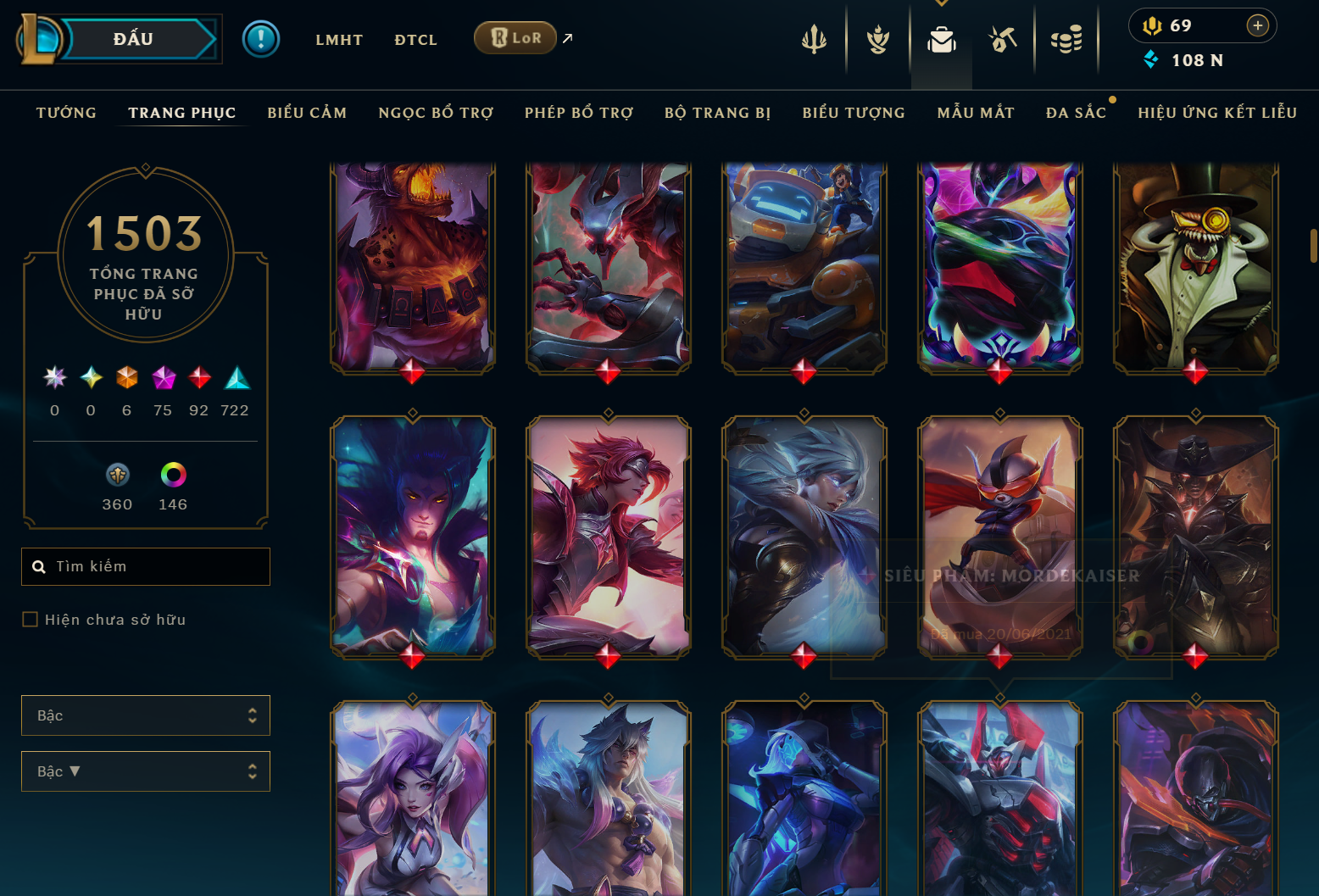Viewport: 1319px width, 896px height.
Task: Switch to the ĐTCL tab
Action: 415,40
